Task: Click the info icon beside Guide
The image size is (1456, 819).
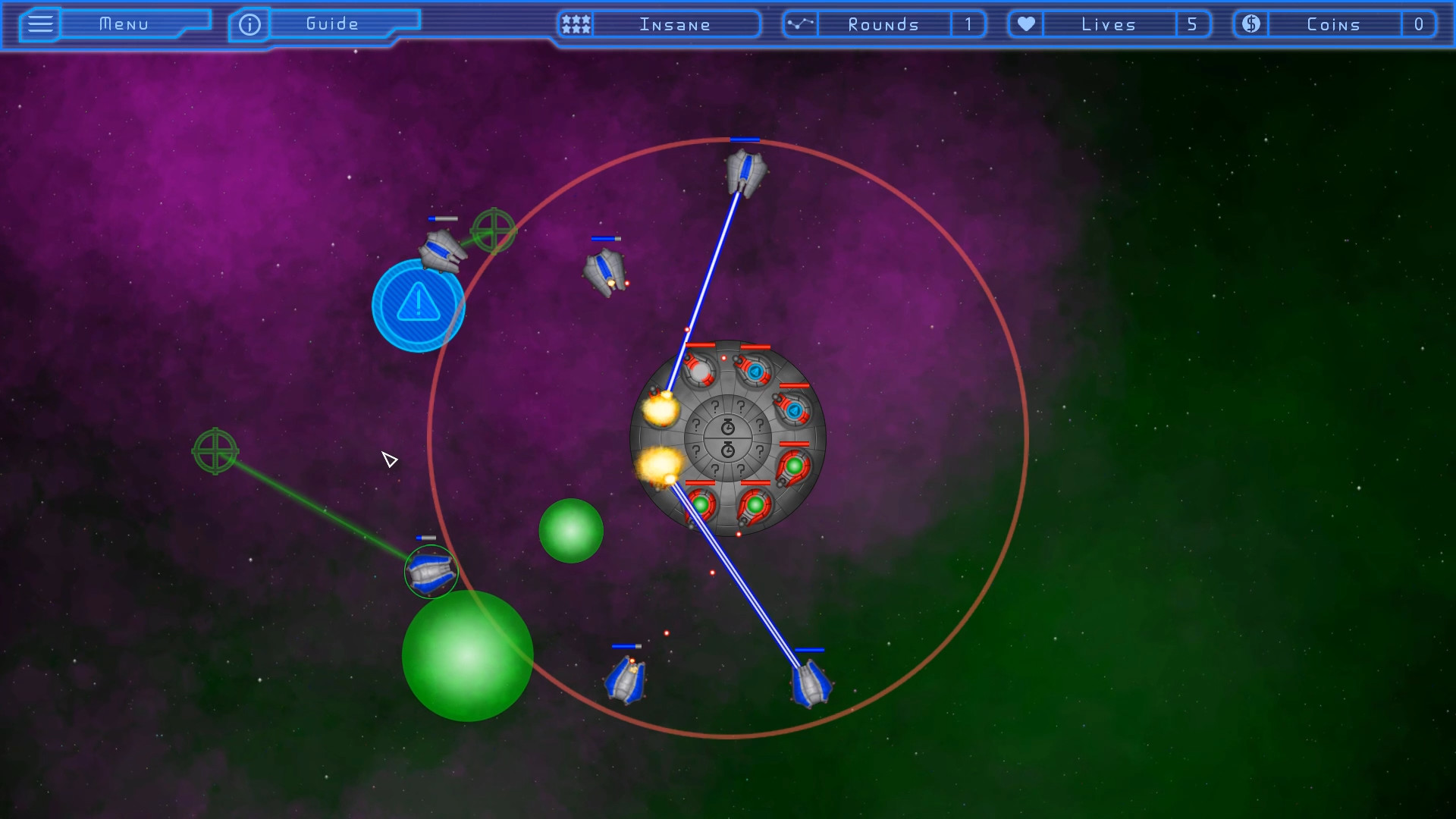Action: (x=249, y=24)
